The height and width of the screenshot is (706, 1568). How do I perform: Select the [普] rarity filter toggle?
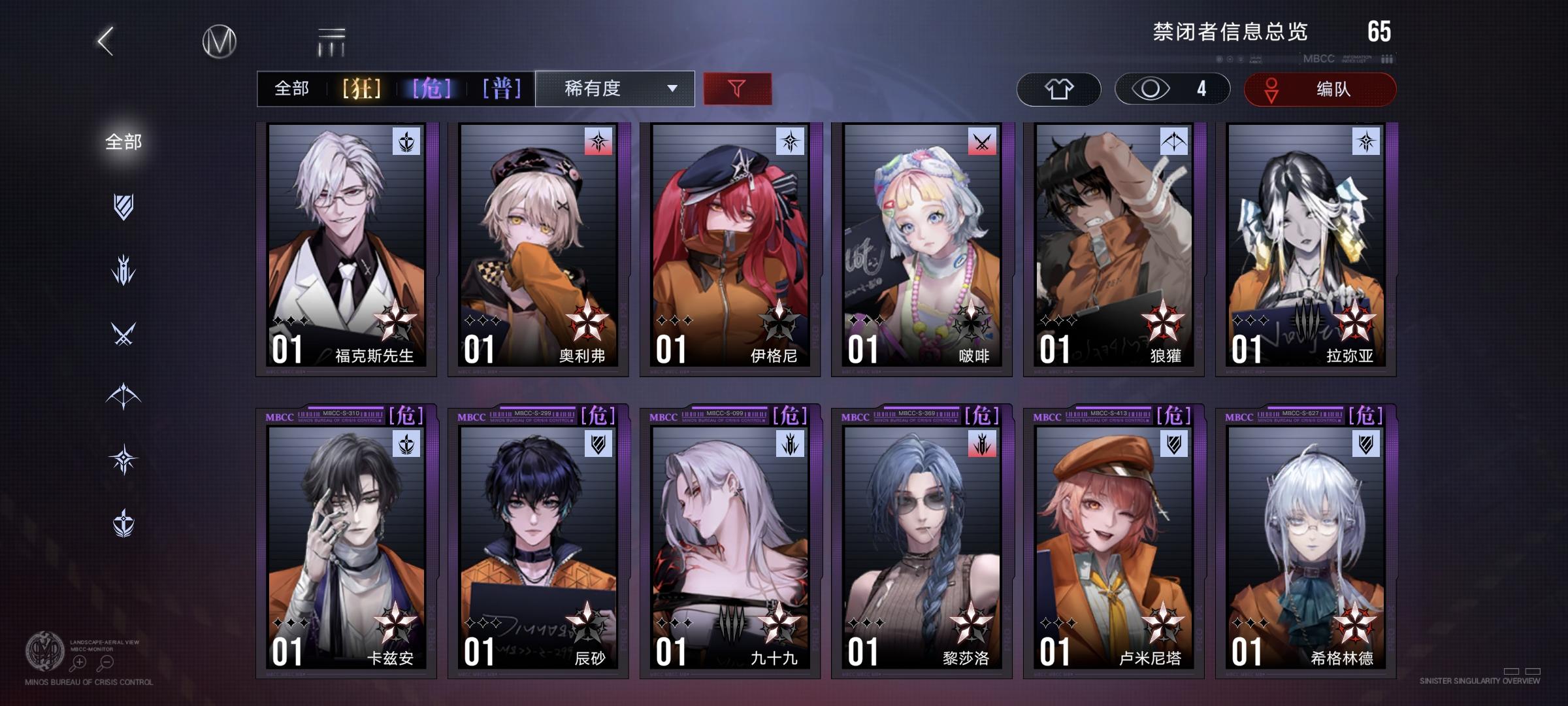pyautogui.click(x=502, y=87)
